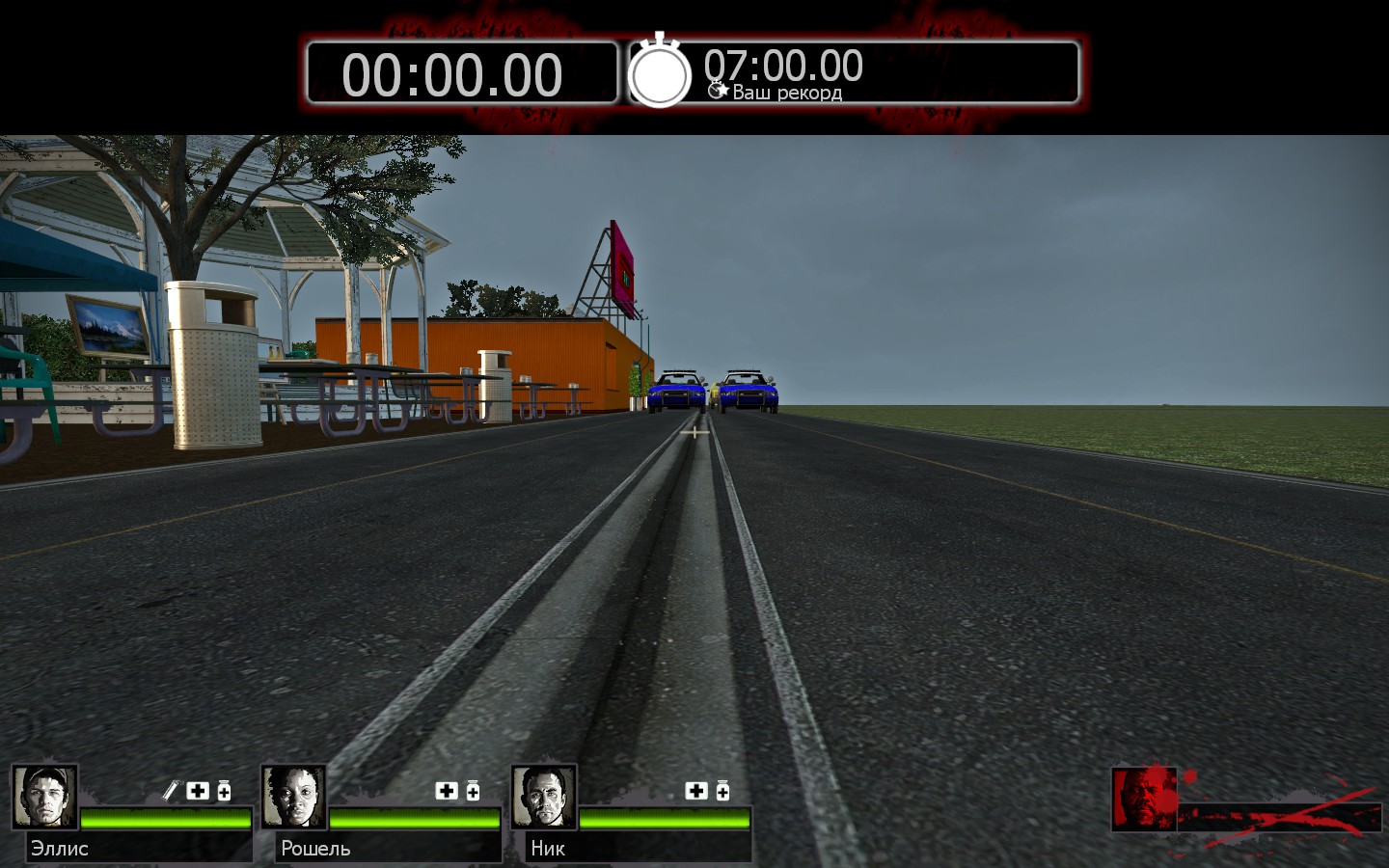Click Nick's first aid kit icon
Viewport: 1389px width, 868px height.
click(696, 791)
